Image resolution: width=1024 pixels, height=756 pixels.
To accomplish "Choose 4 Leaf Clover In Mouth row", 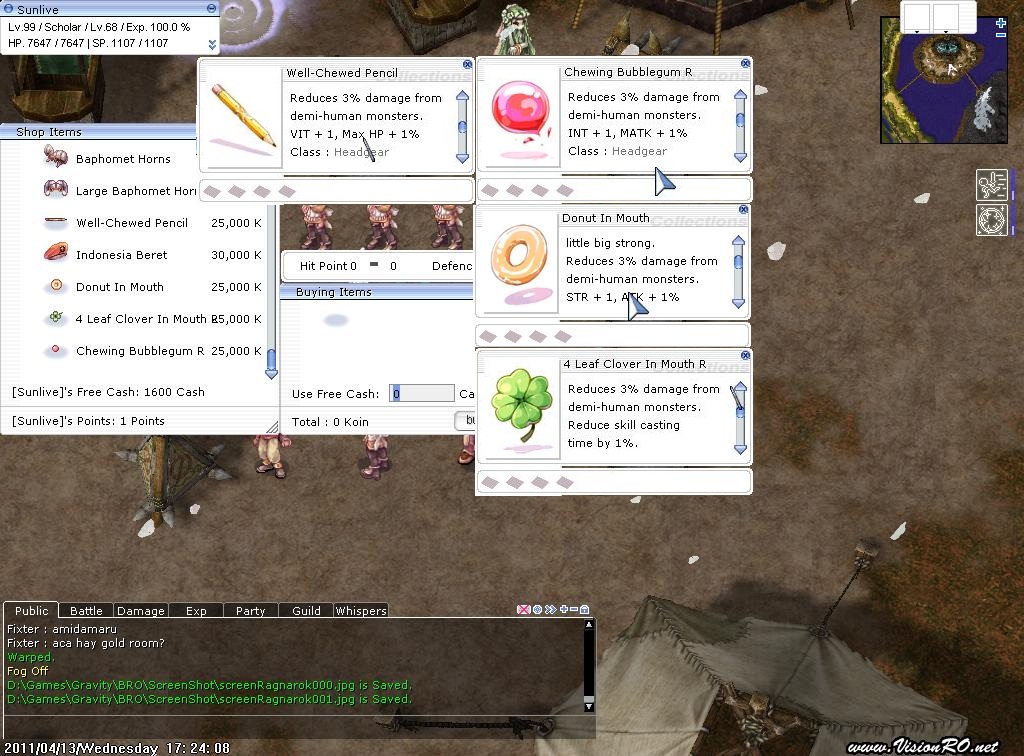I will 140,319.
